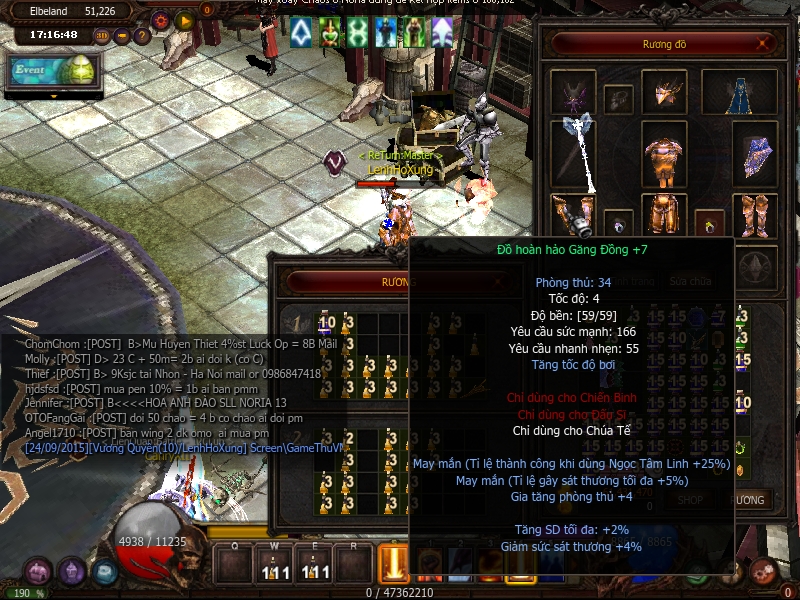Image resolution: width=800 pixels, height=600 pixels.
Task: Select the equipped golden helmet slot
Action: tap(663, 92)
